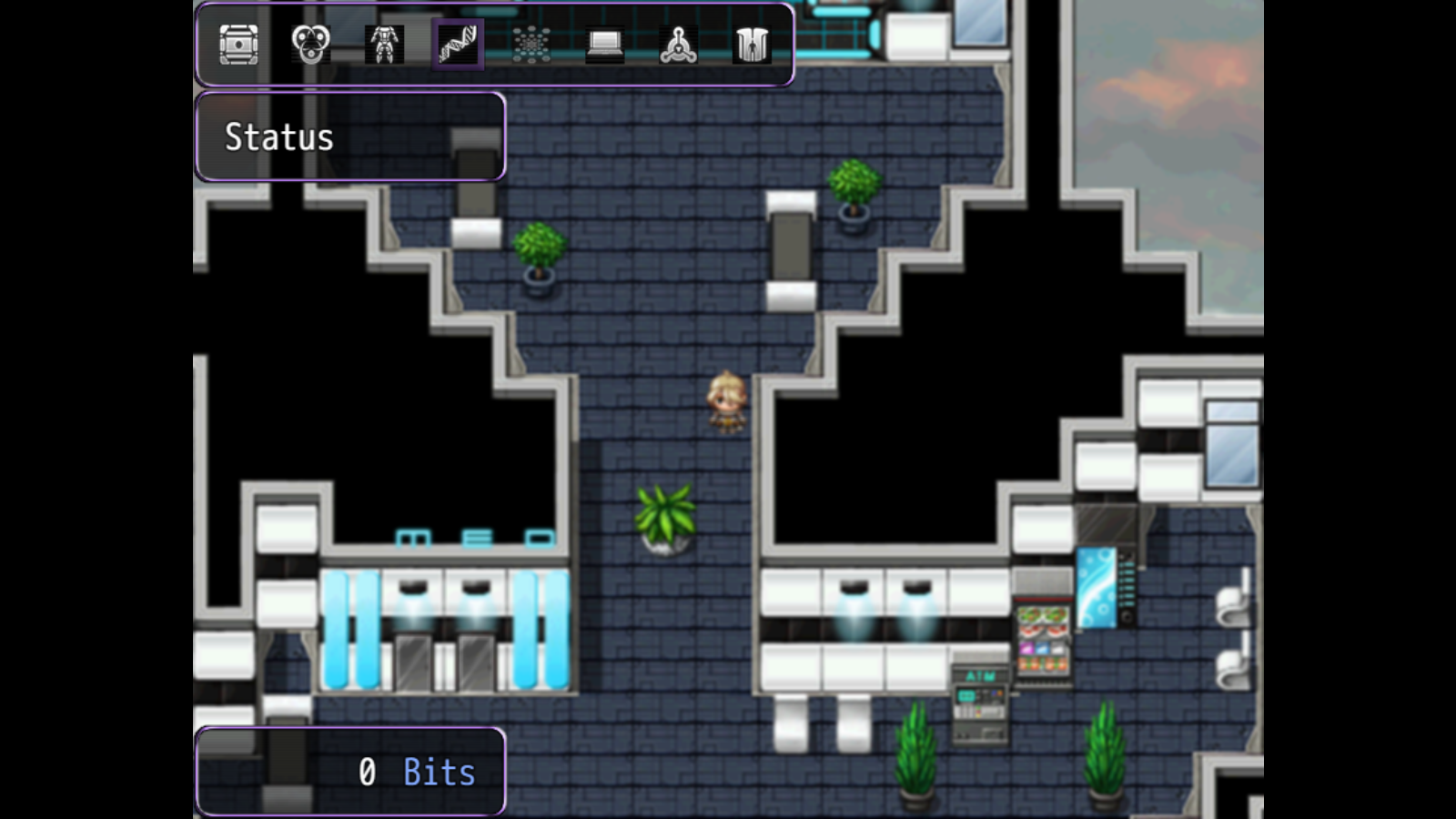Image resolution: width=1456 pixels, height=819 pixels.
Task: Open the laptop computer menu icon
Action: coord(605,45)
